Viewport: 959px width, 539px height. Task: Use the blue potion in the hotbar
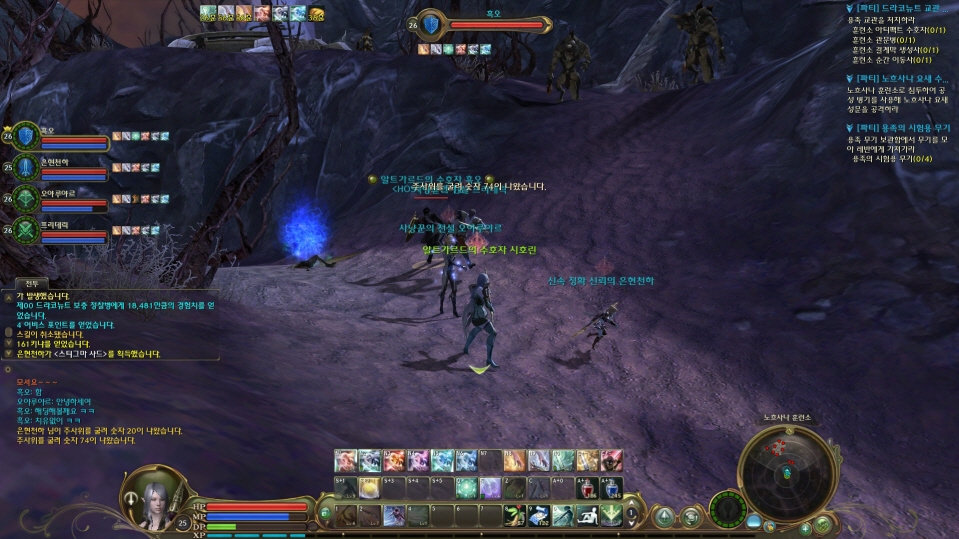tap(610, 487)
